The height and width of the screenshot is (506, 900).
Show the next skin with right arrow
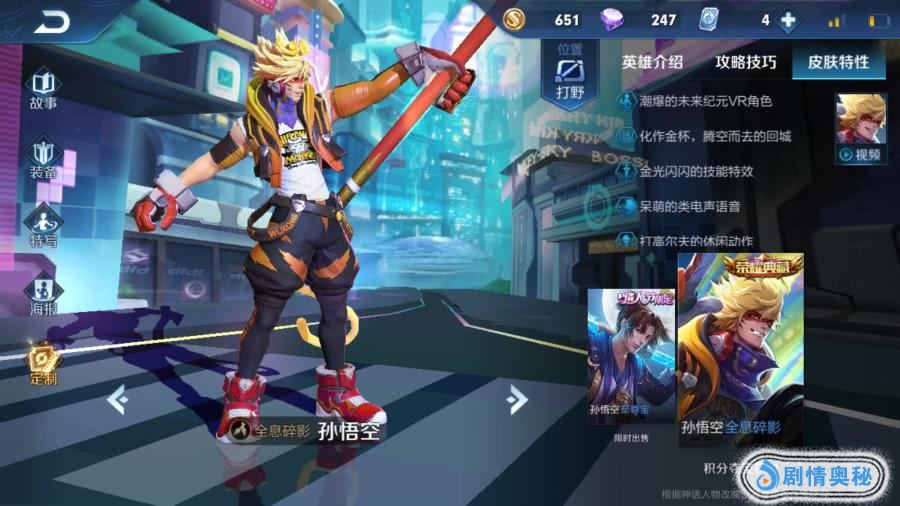tap(516, 400)
